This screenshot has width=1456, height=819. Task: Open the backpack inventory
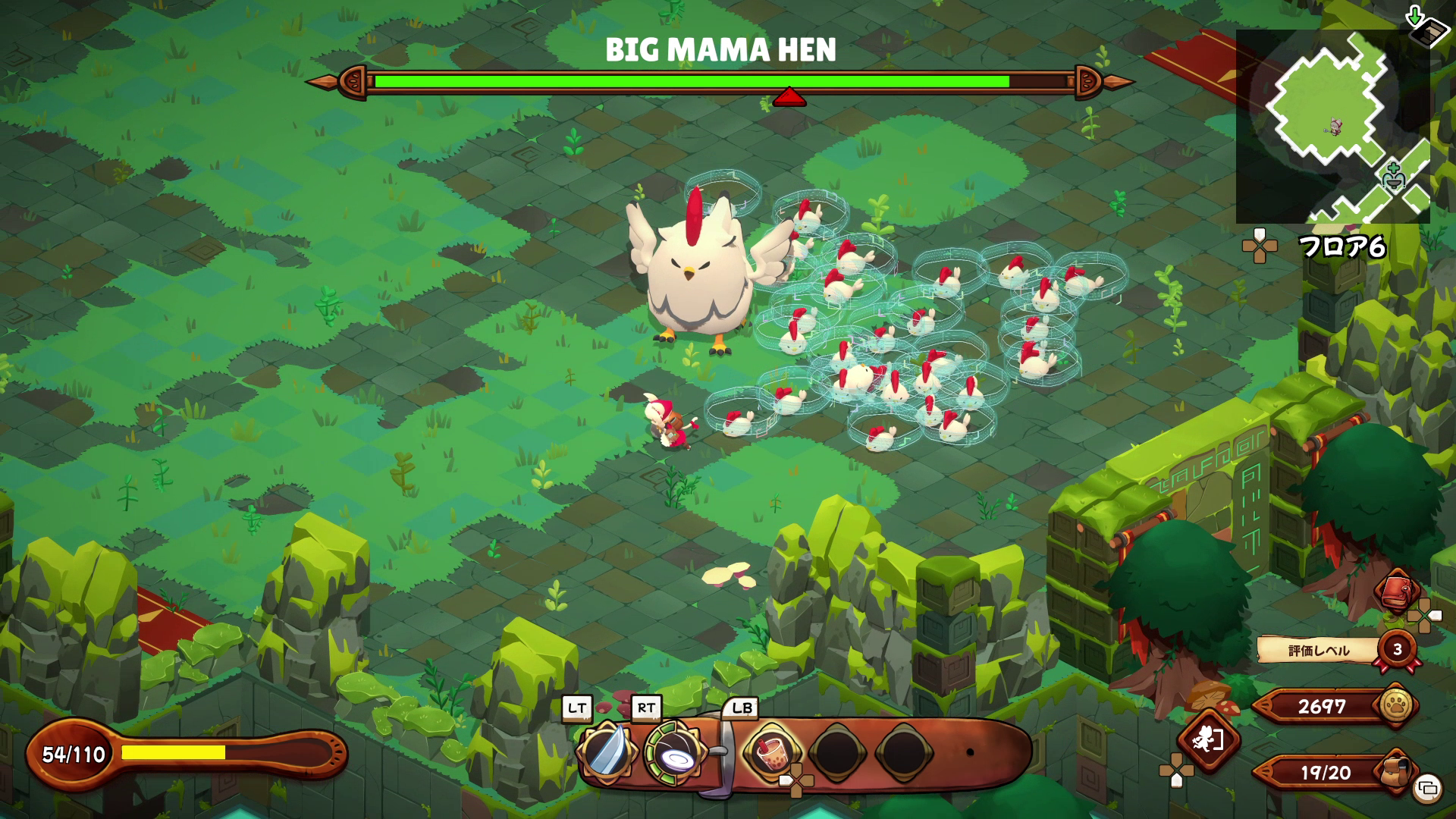pos(1395,771)
